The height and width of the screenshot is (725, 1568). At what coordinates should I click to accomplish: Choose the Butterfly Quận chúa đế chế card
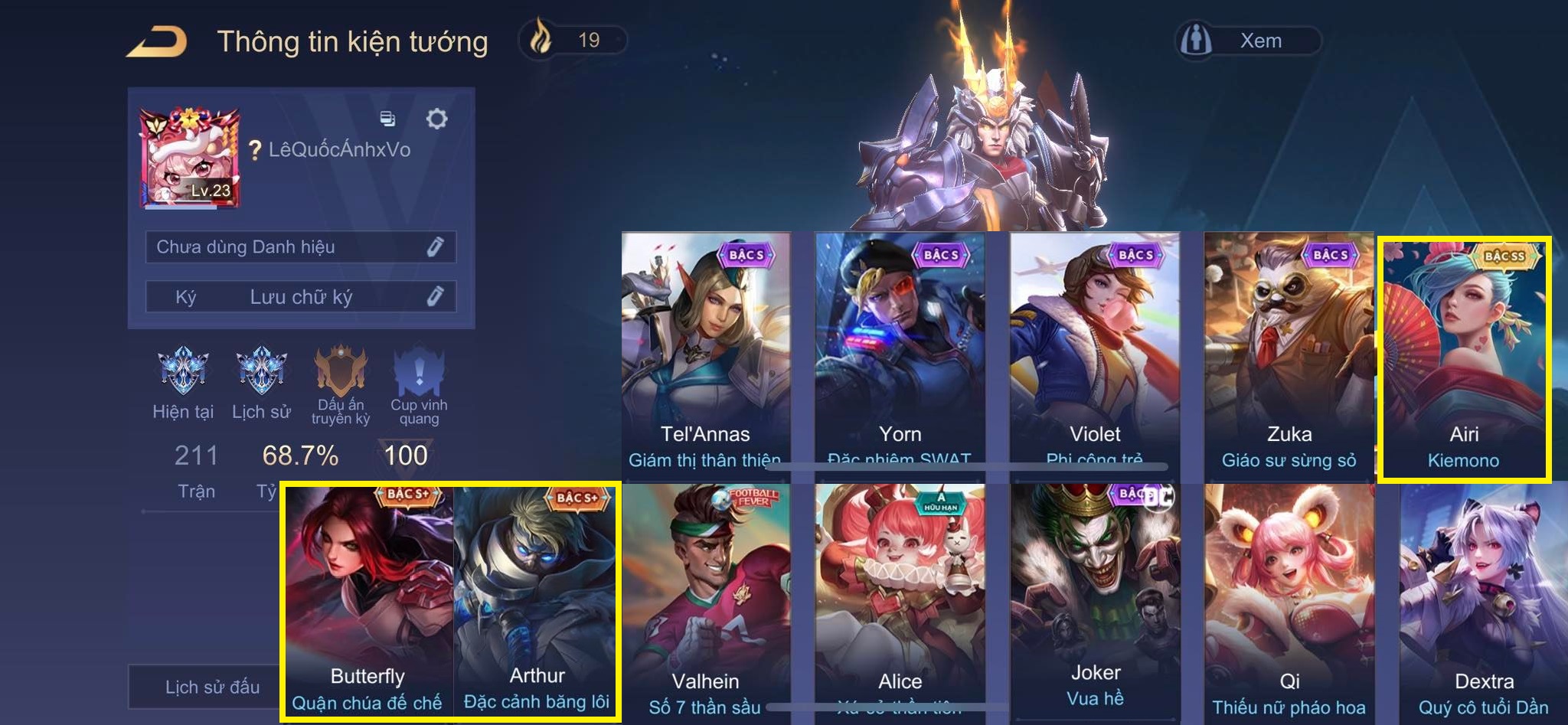click(368, 601)
